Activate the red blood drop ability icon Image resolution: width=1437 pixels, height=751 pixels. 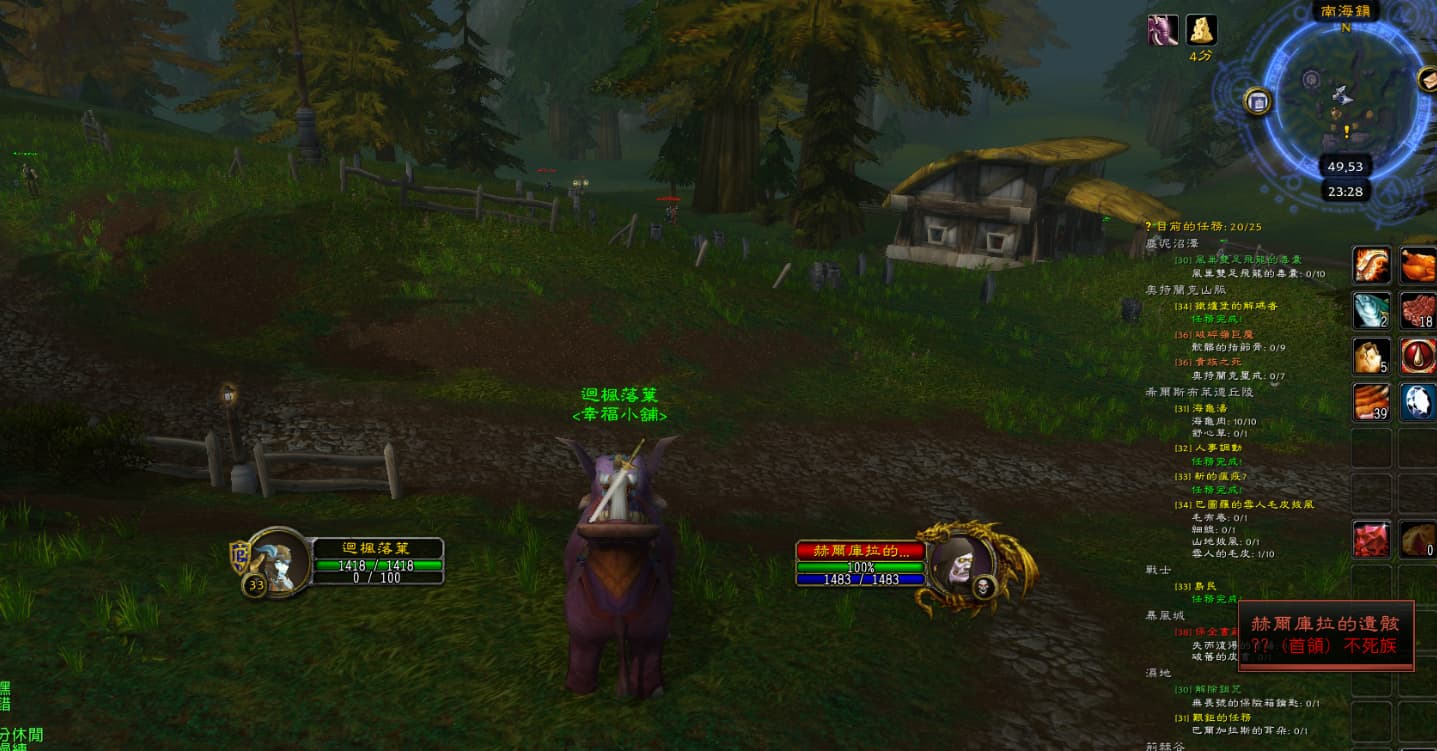pyautogui.click(x=1417, y=356)
